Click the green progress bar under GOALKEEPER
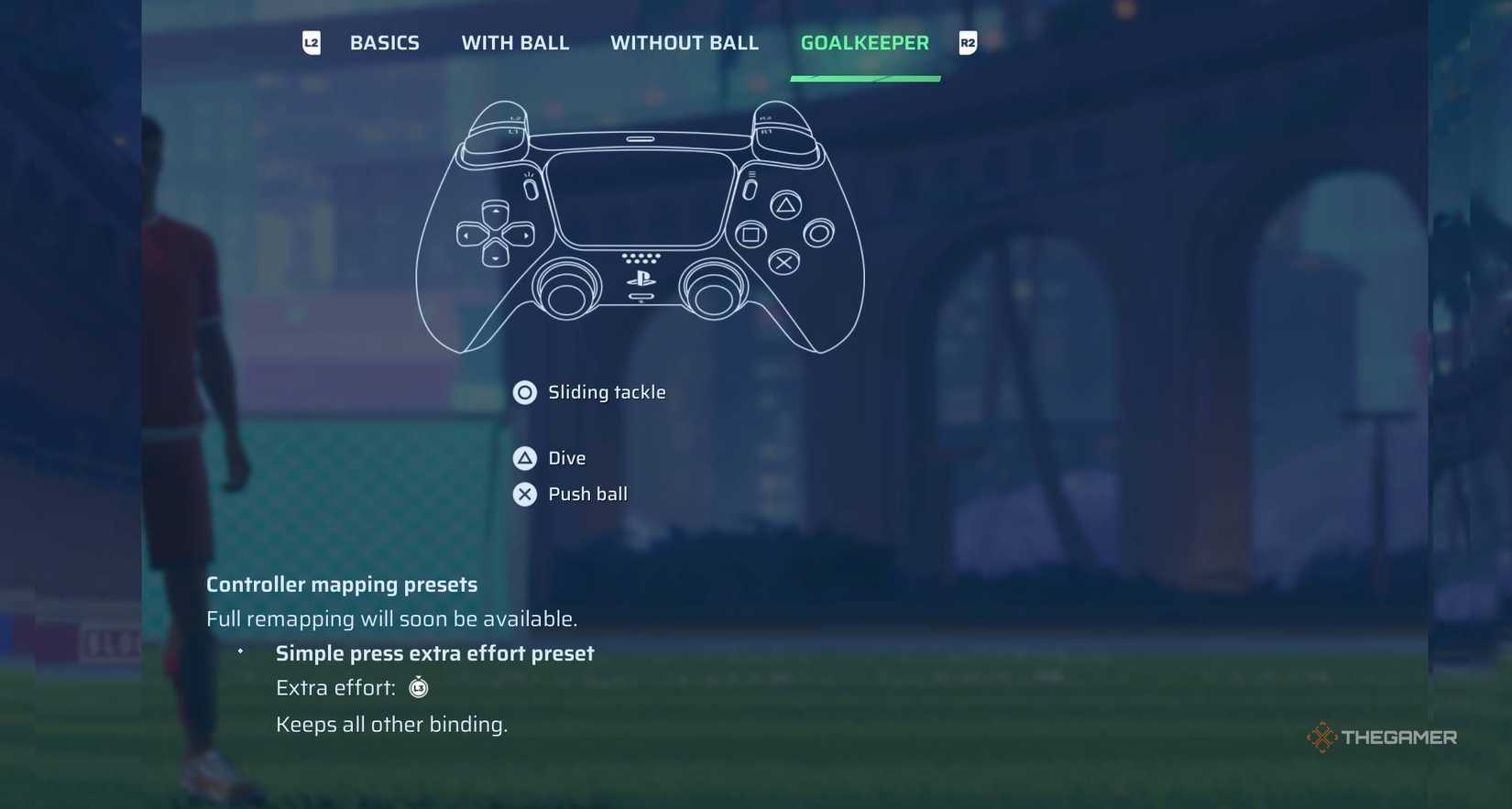Screen dimensions: 1512x809 865,81
